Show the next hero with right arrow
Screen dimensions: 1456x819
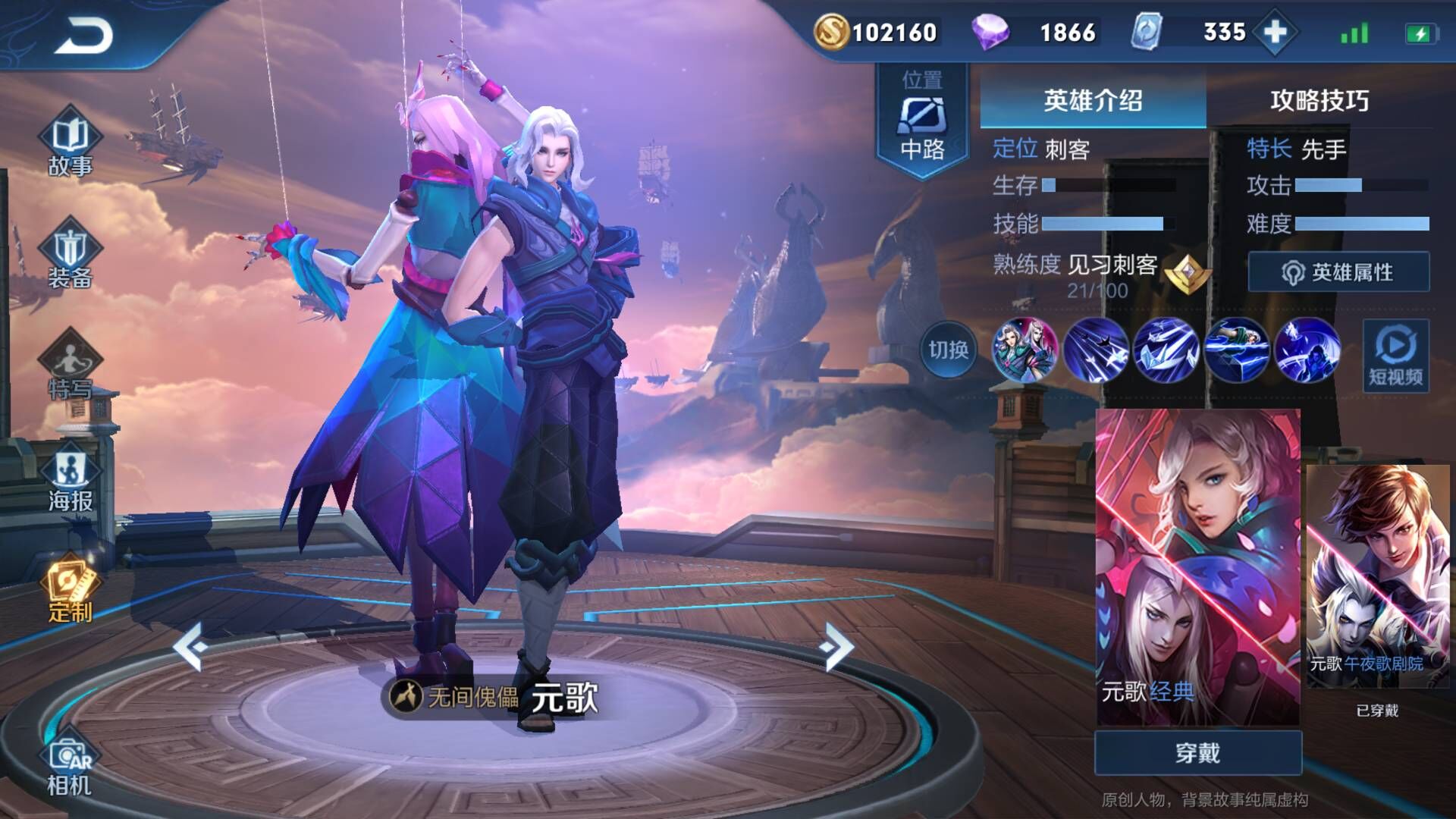(x=837, y=646)
